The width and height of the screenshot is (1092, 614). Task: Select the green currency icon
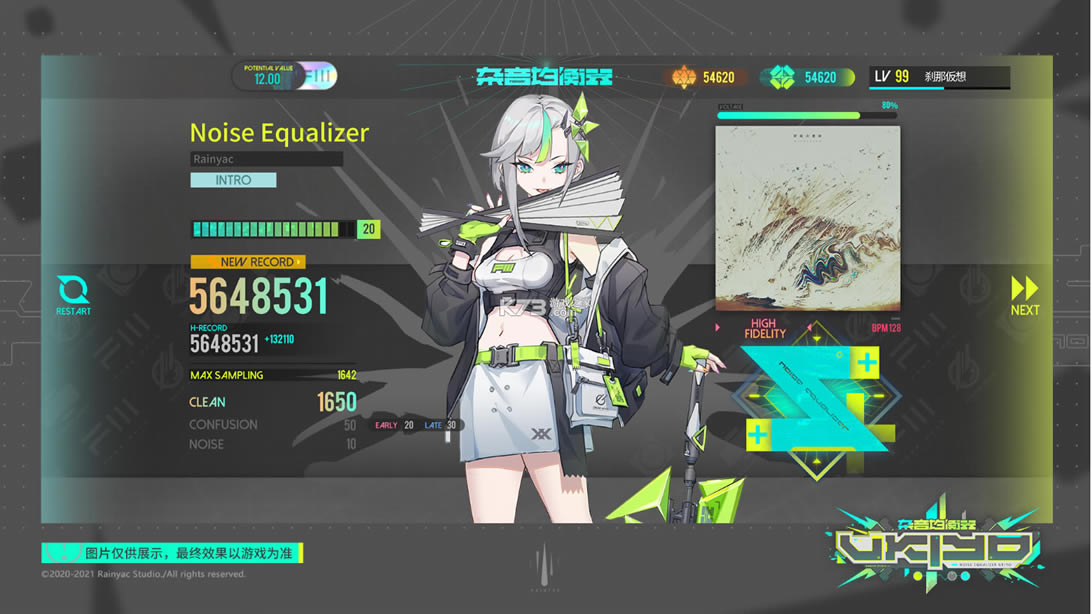(x=781, y=77)
